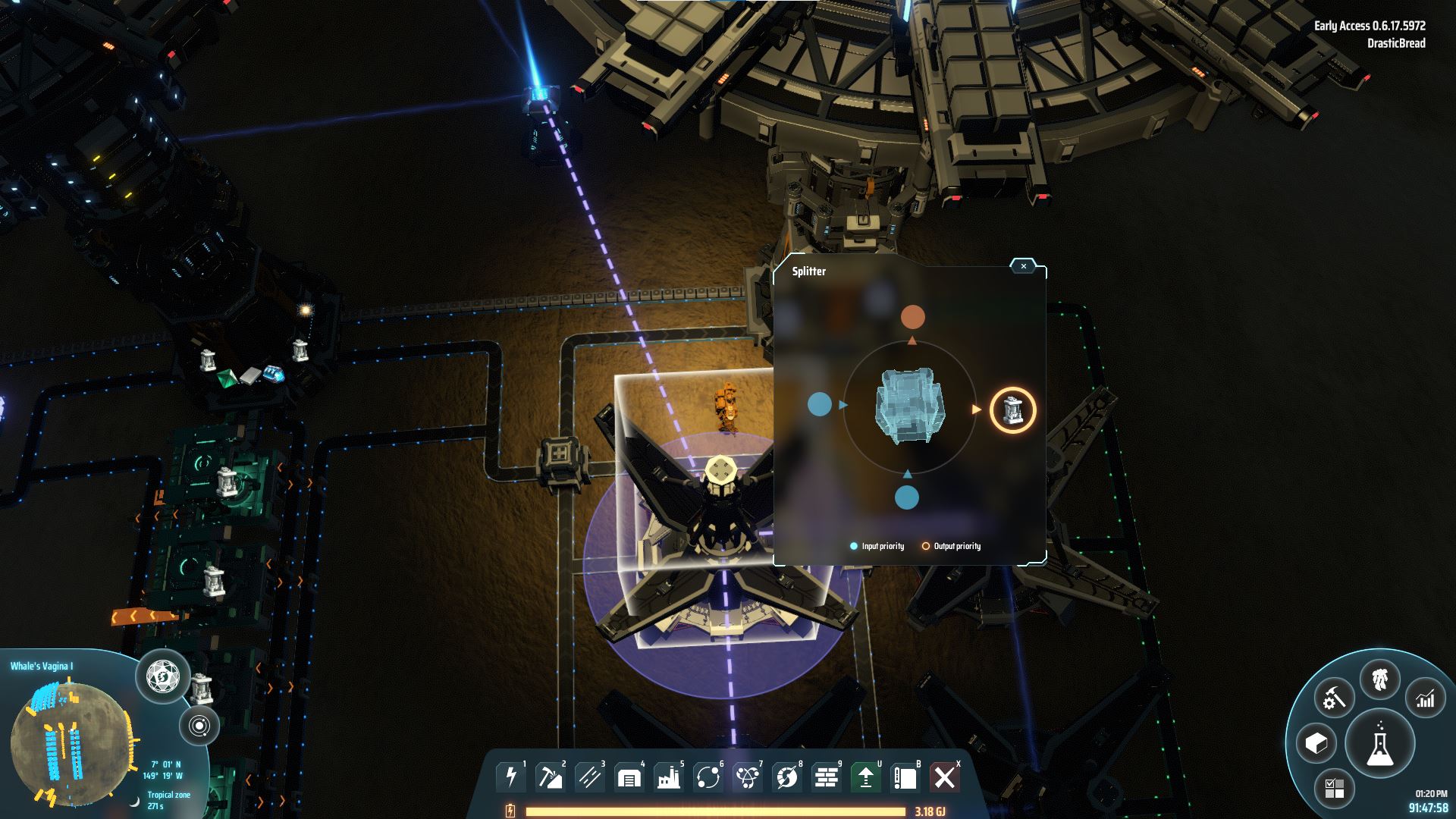Activate the red X dismantle tool

[945, 777]
